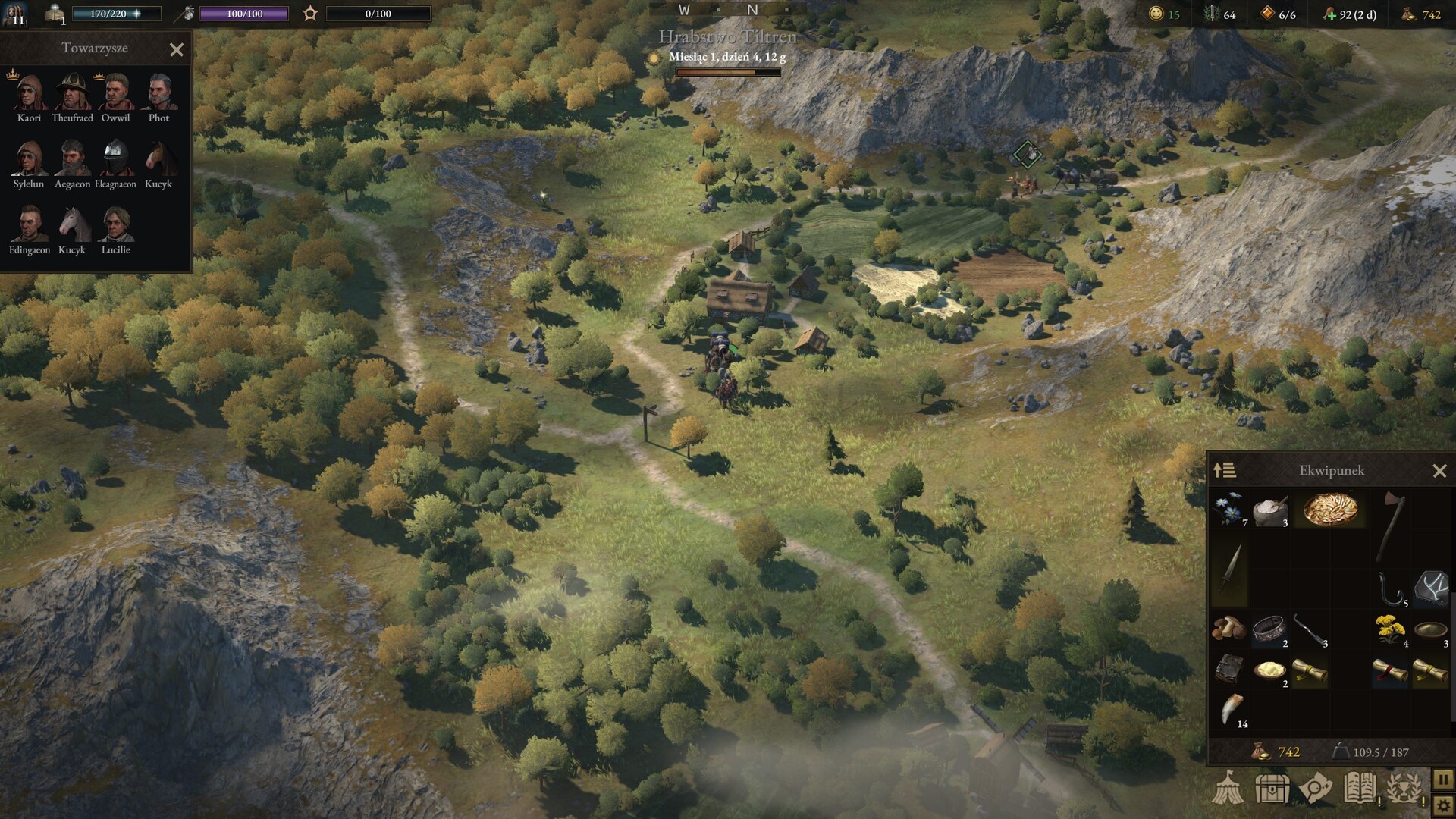Open the journal book
The height and width of the screenshot is (819, 1456).
pos(1359,789)
